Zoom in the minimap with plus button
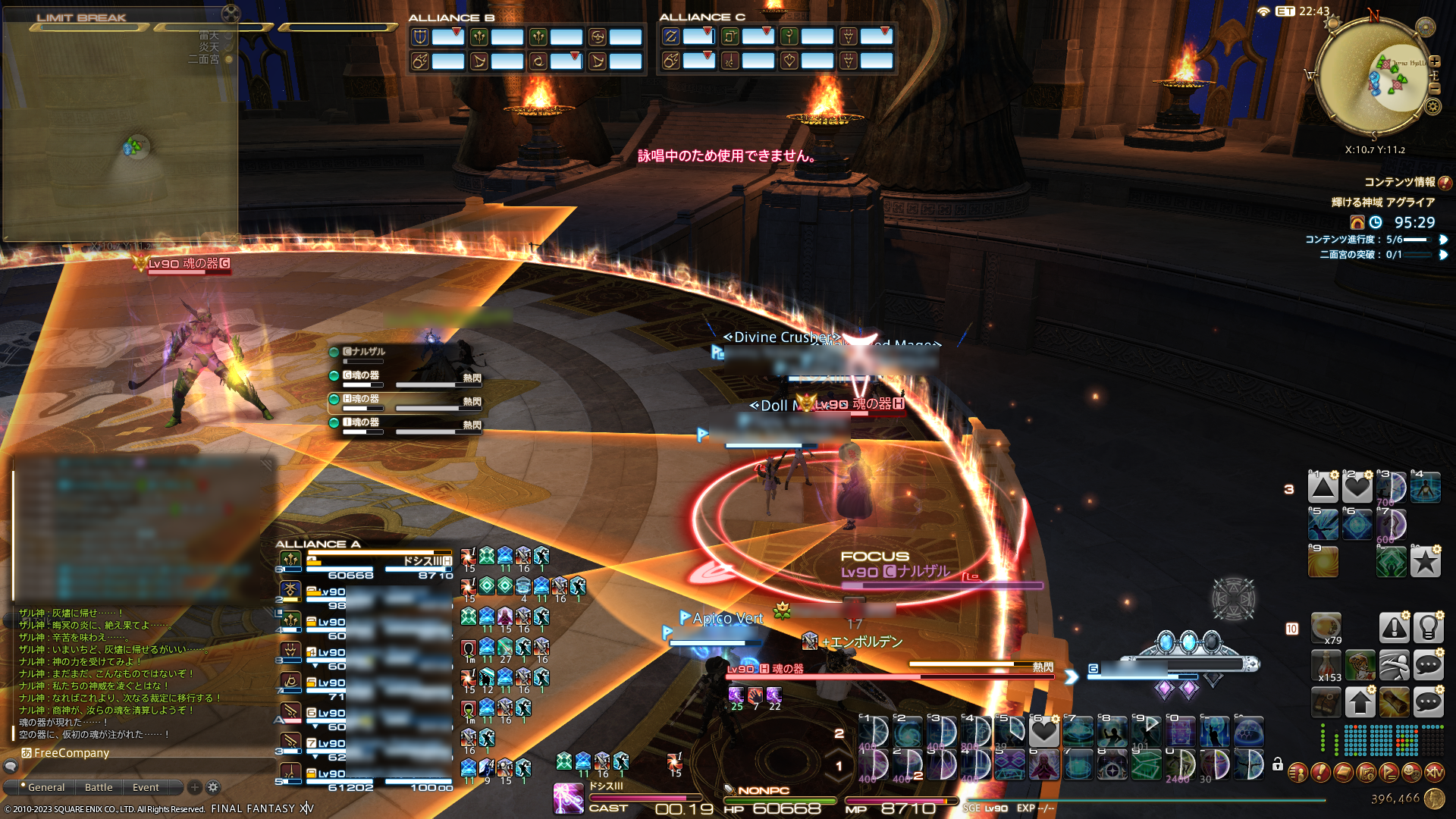 tap(1435, 62)
